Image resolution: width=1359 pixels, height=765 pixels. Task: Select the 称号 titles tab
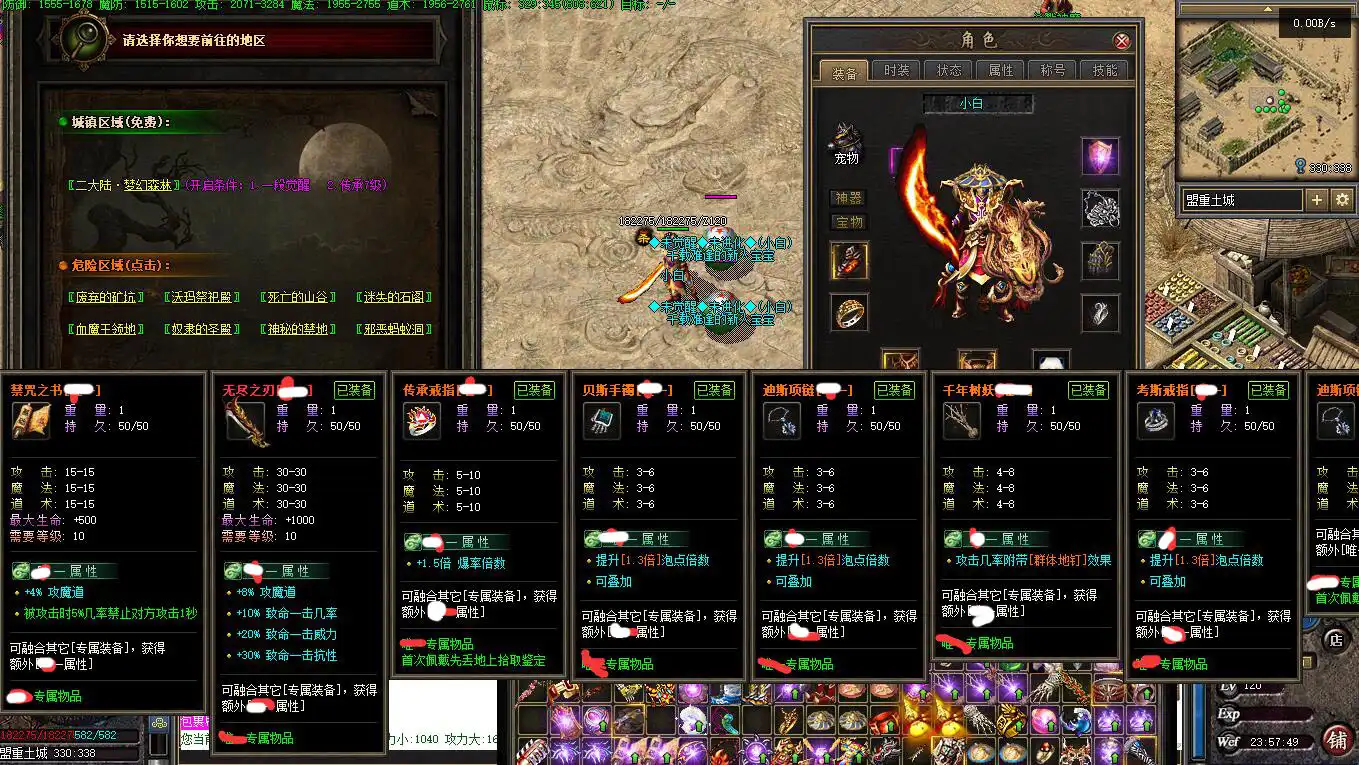tap(1053, 70)
